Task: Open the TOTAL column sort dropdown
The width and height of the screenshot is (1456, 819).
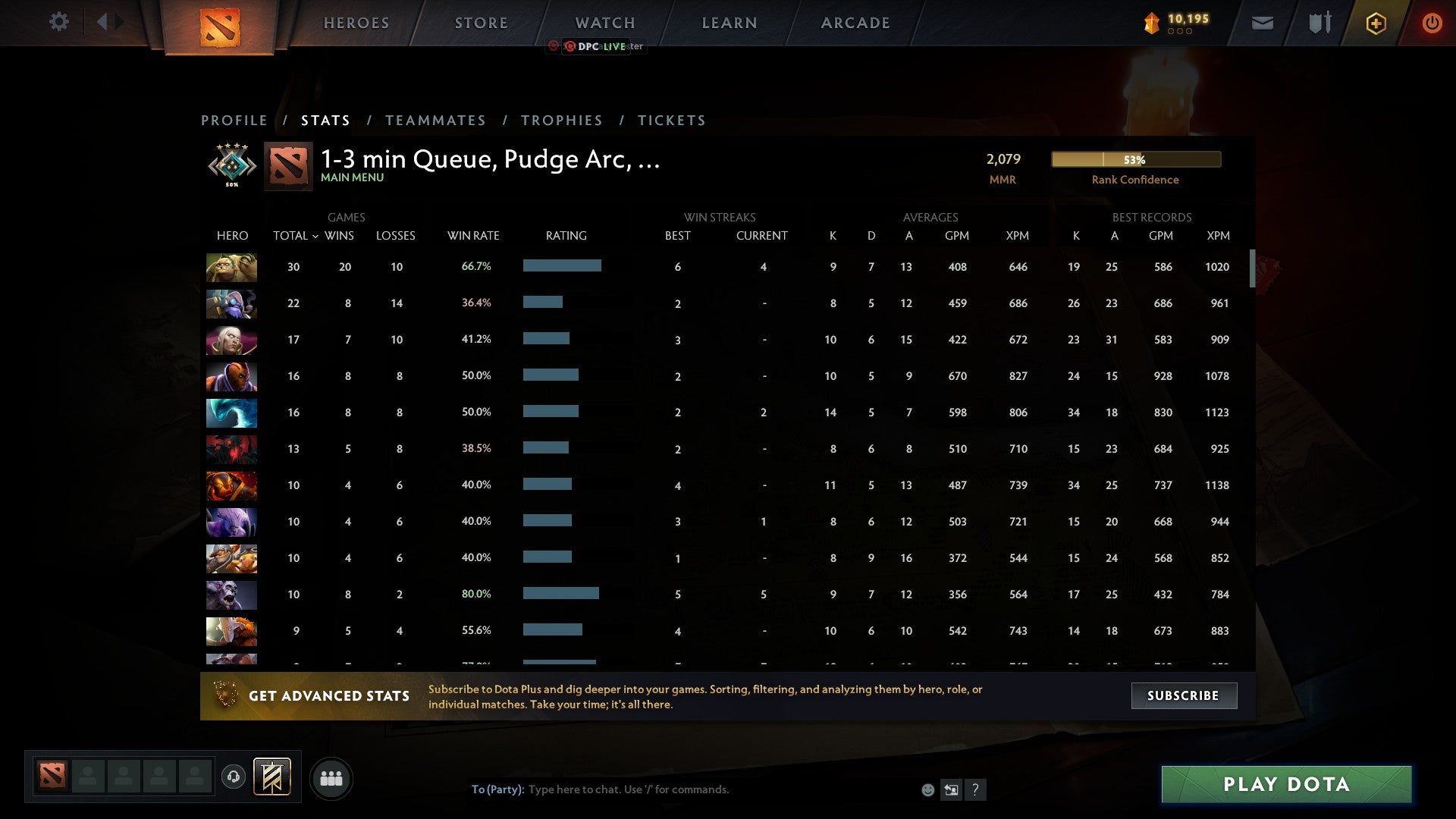Action: [x=296, y=236]
